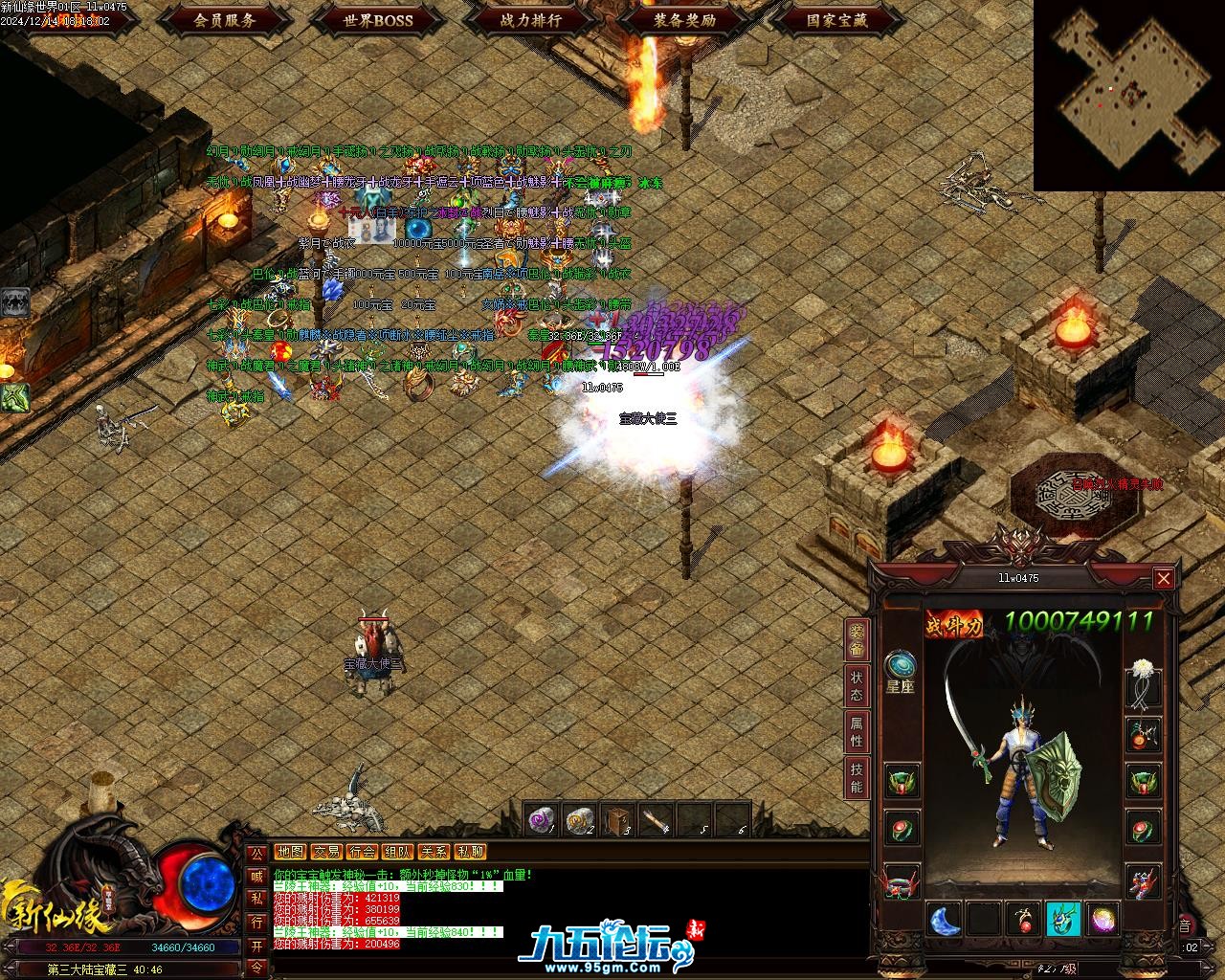Switch to the 属性 attributes tab
Viewport: 1225px width, 980px height.
856,732
